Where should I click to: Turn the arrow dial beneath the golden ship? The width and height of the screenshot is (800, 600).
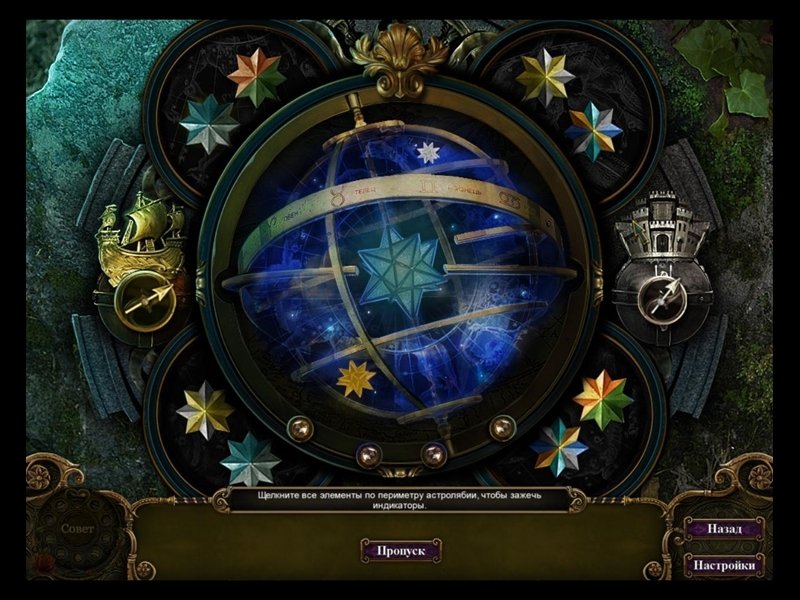point(141,299)
